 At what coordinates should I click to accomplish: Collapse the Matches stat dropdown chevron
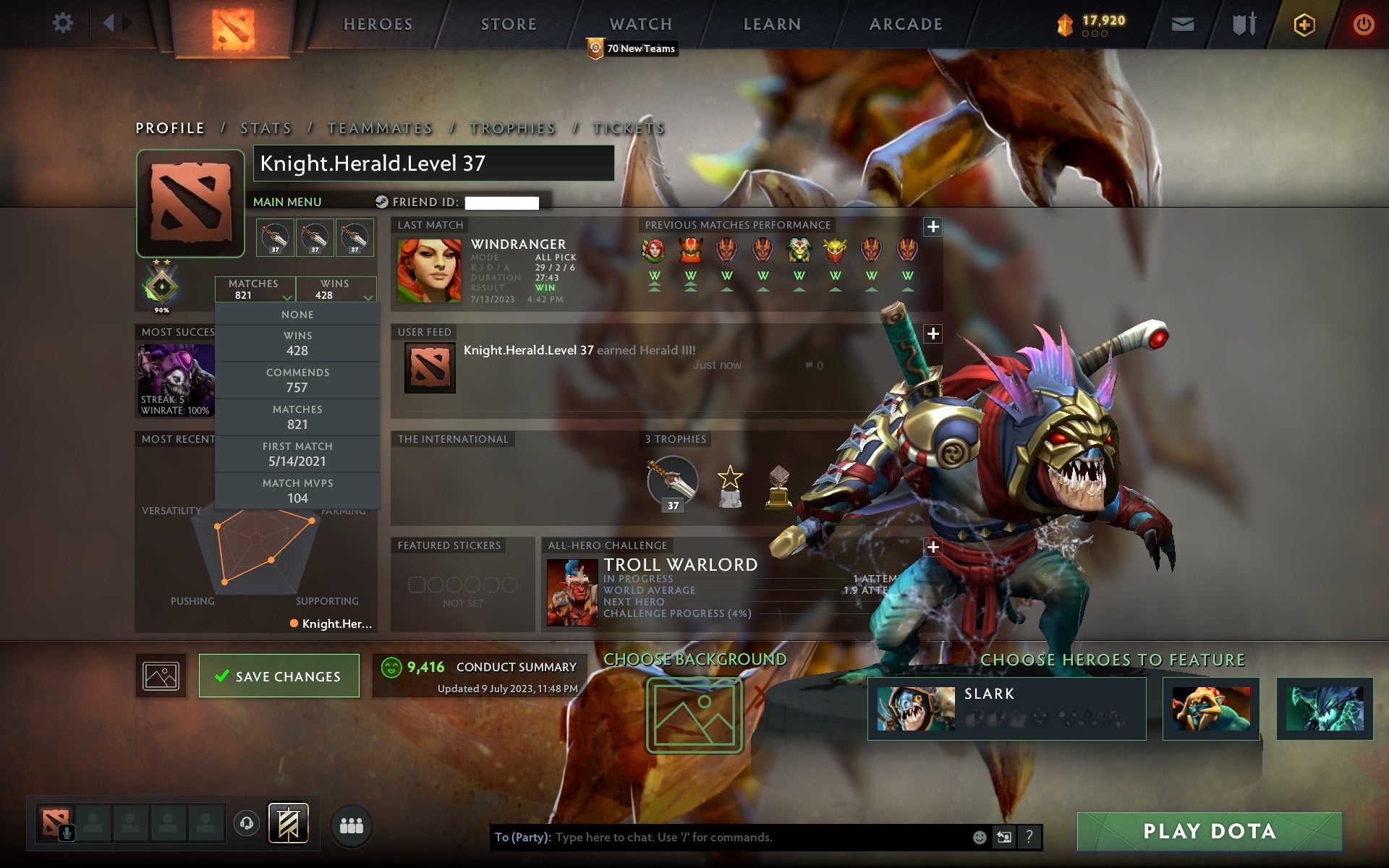point(286,297)
